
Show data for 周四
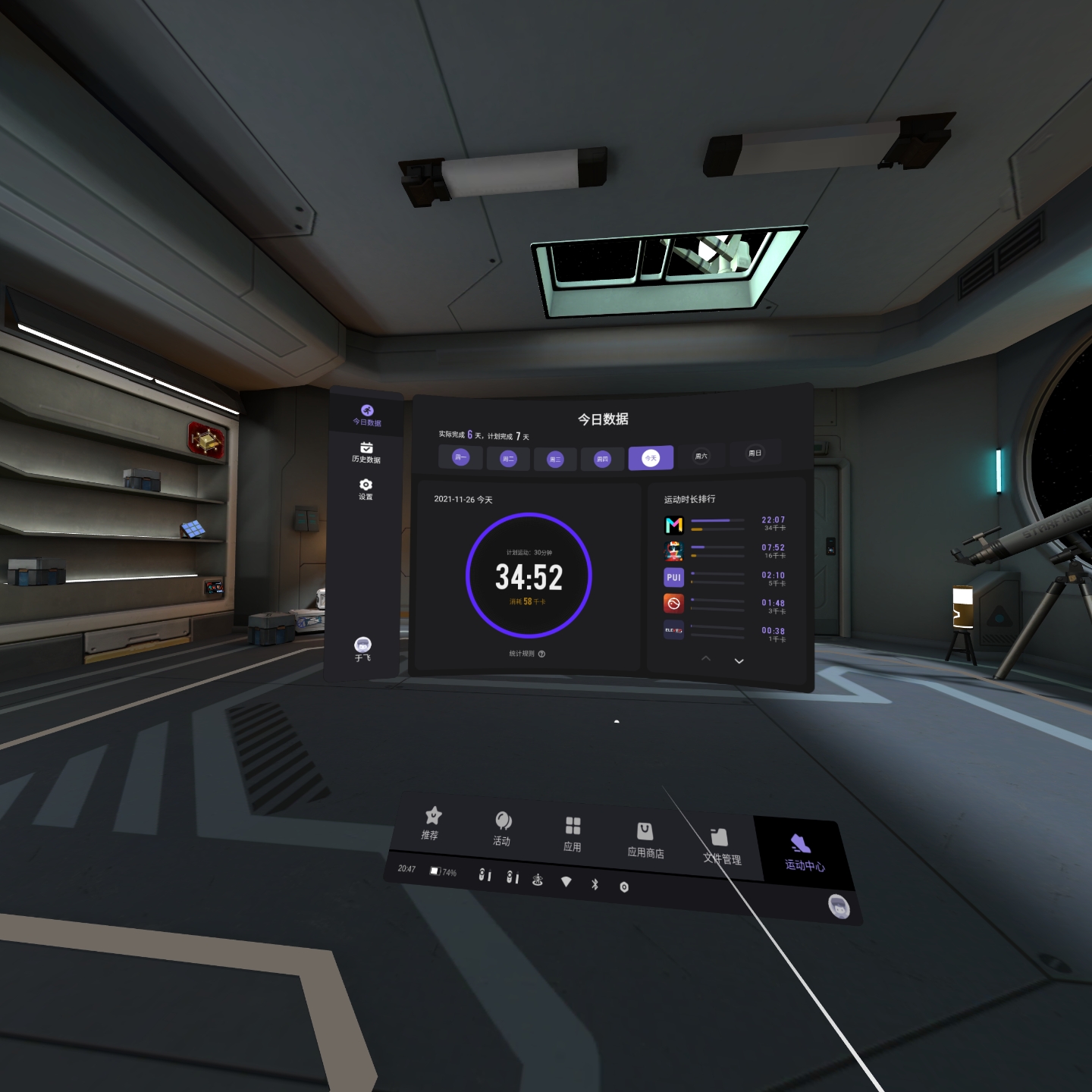(602, 459)
